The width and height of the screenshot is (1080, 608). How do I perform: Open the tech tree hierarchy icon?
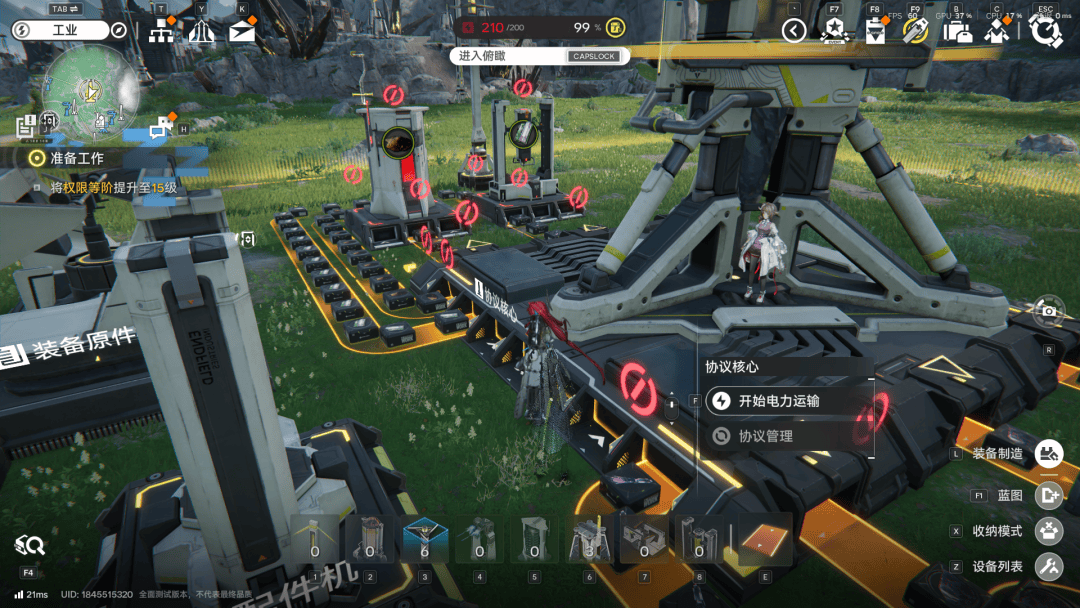(x=160, y=31)
